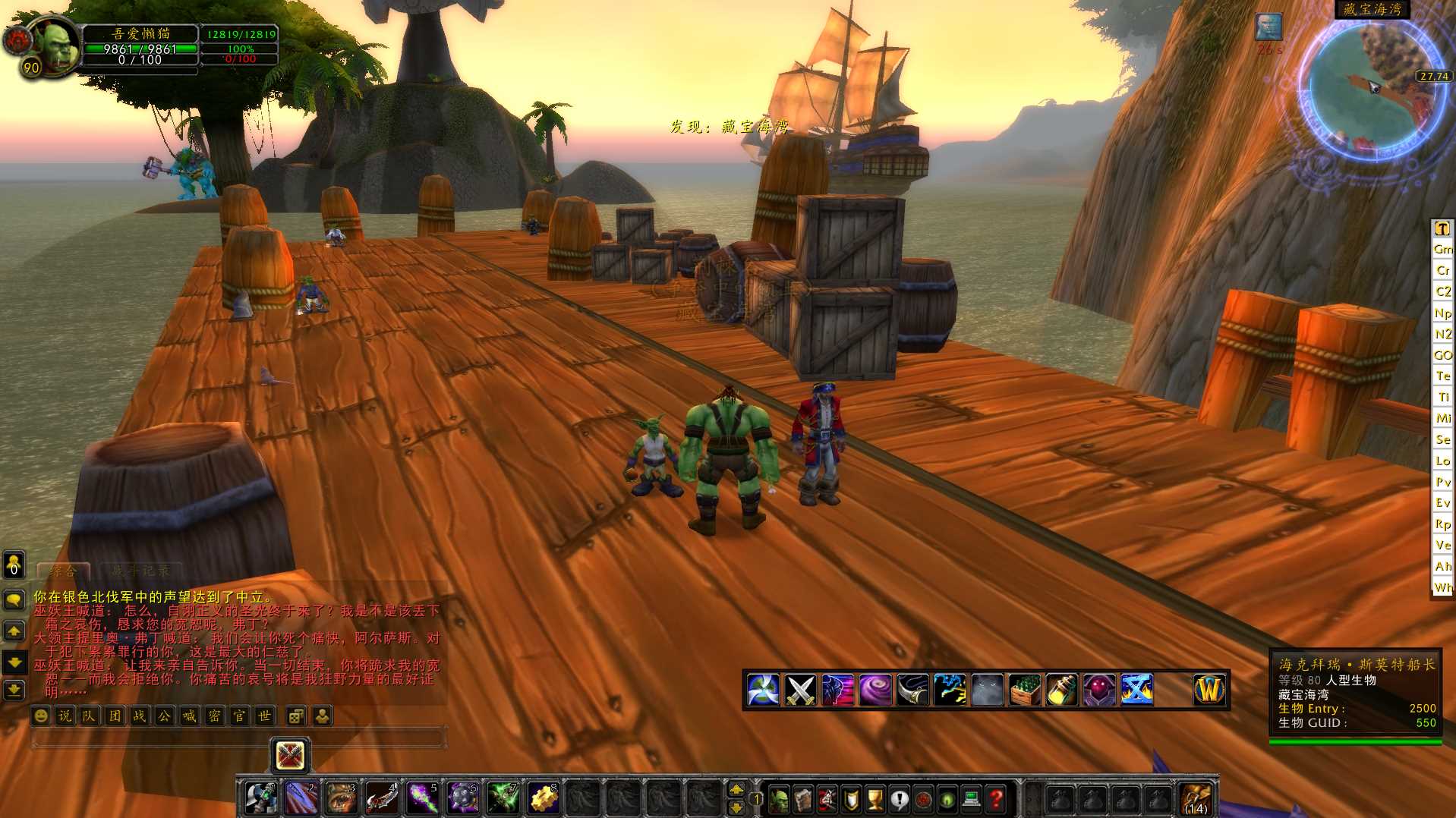The width and height of the screenshot is (1456, 818).
Task: Open the 综合 general chat tab
Action: (64, 571)
